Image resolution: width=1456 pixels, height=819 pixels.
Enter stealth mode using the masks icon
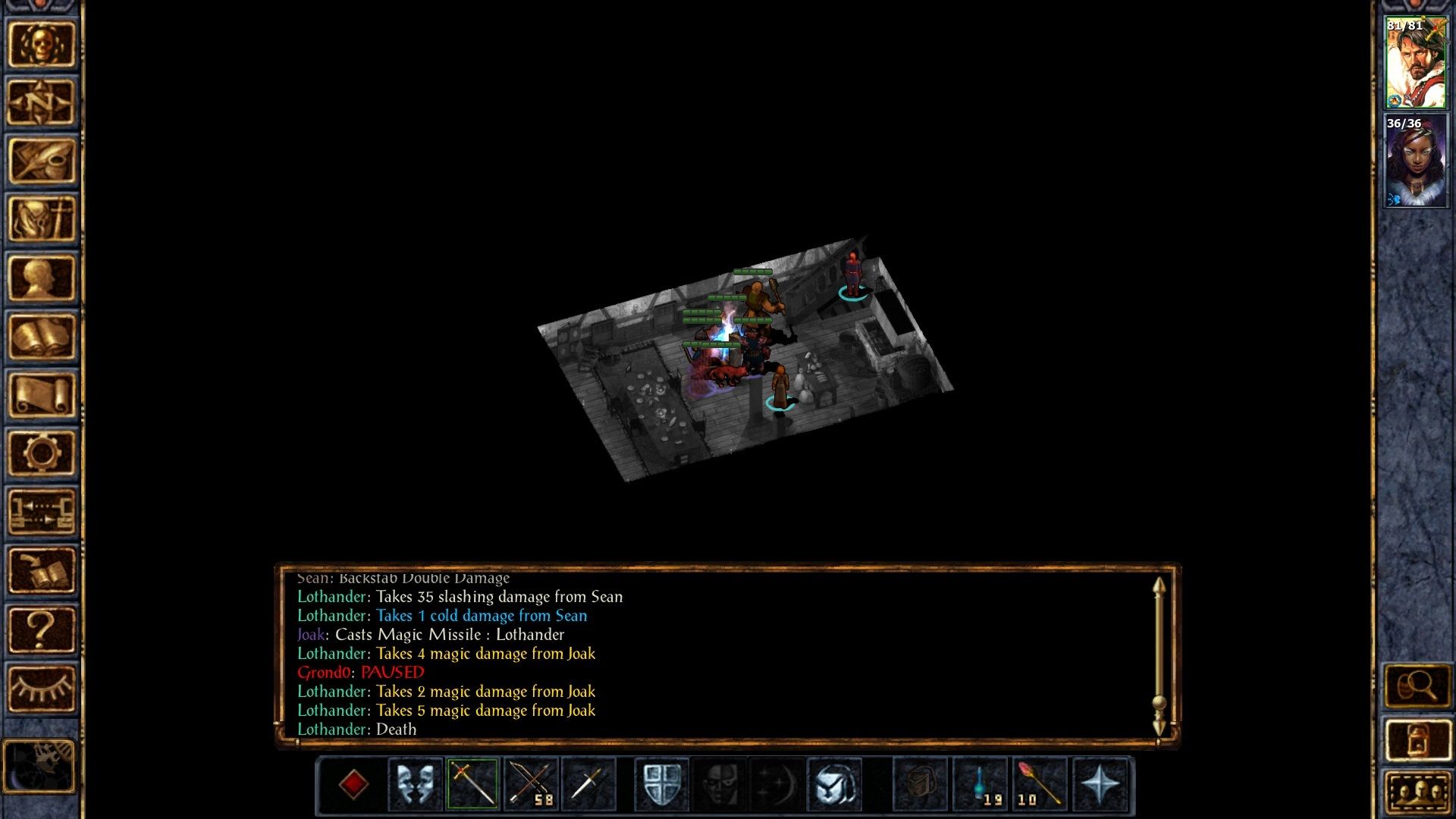(x=414, y=785)
